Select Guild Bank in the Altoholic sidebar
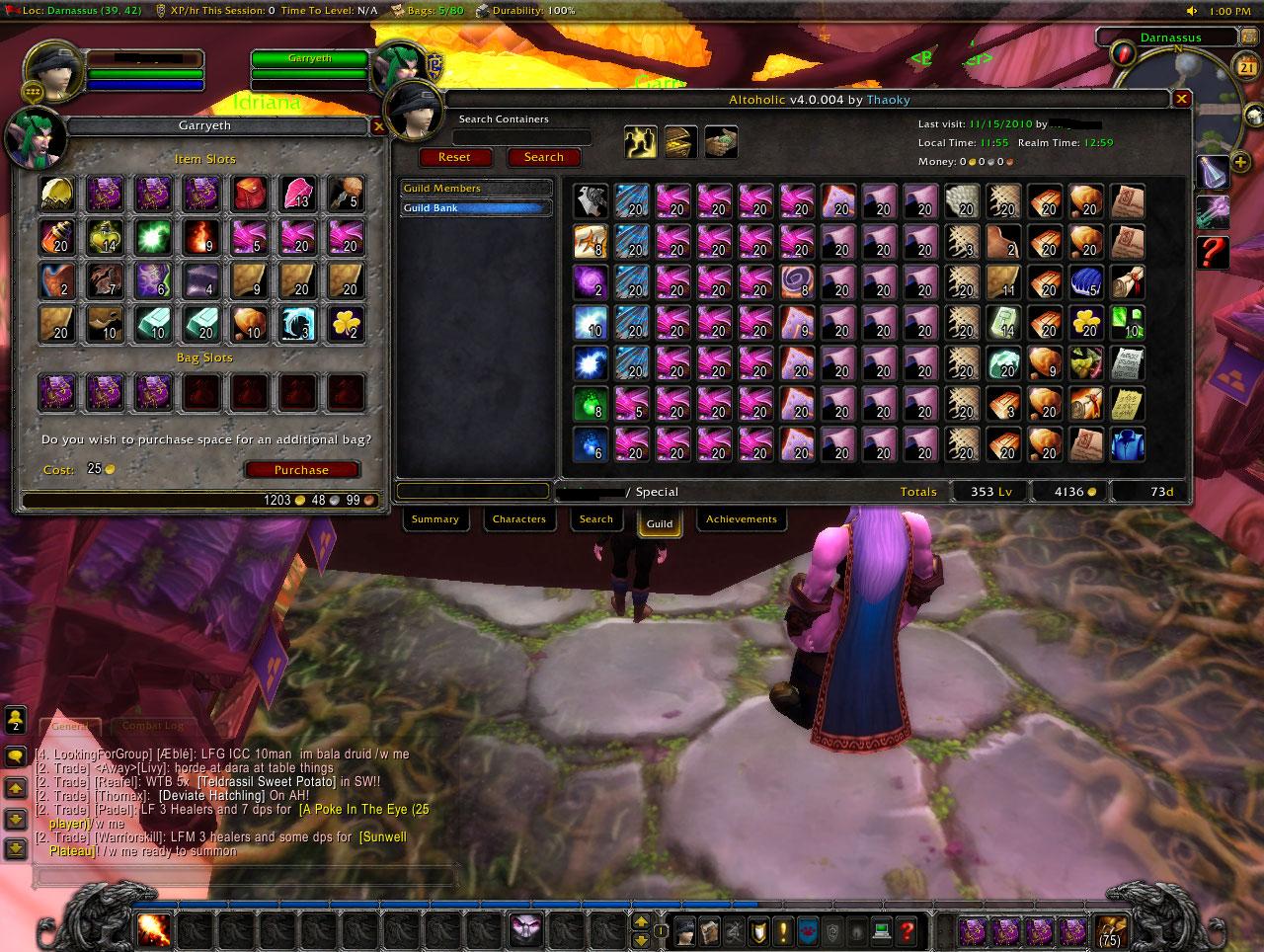 pos(475,207)
